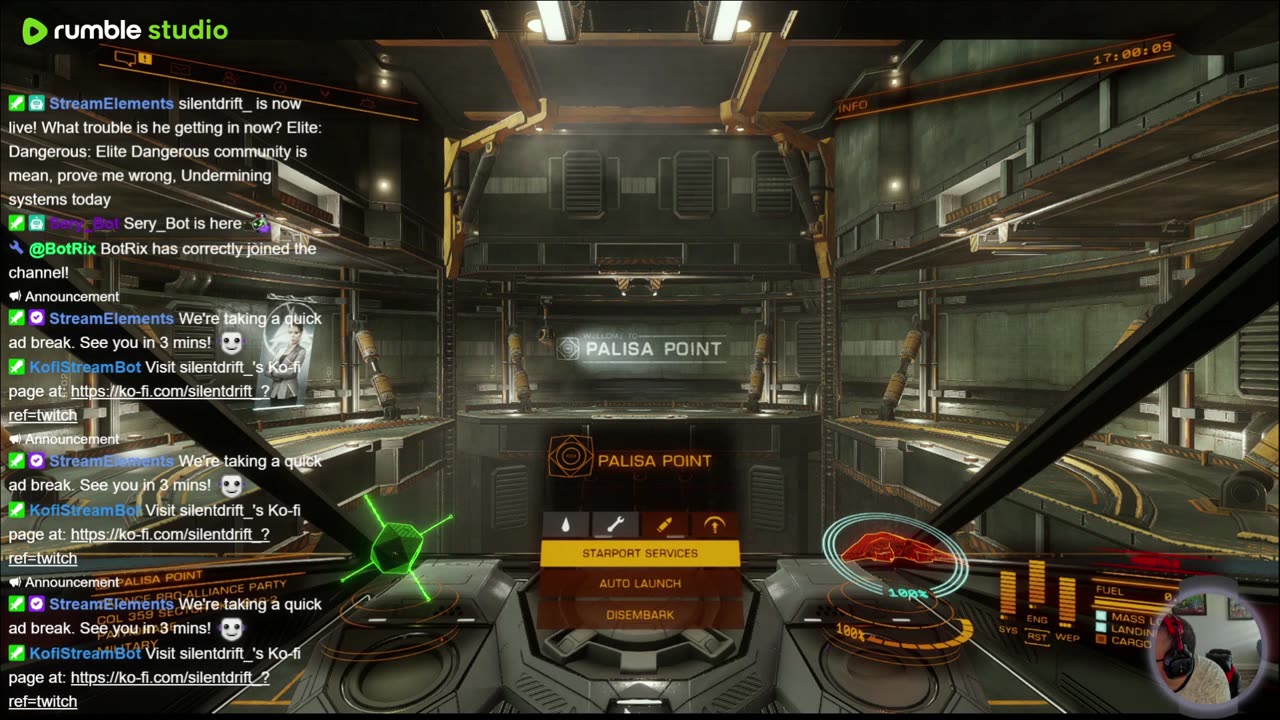The image size is (1280, 720).
Task: Click the Rumble Studio logo
Action: [125, 31]
